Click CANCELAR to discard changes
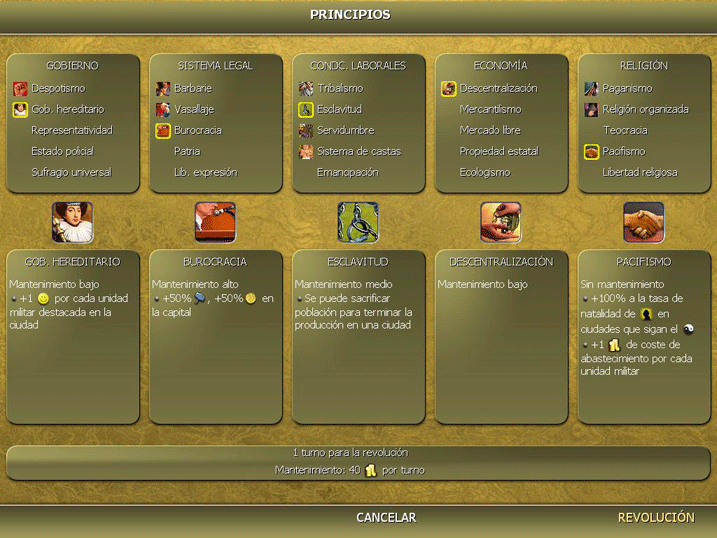Screen dimensions: 717x538 386,518
